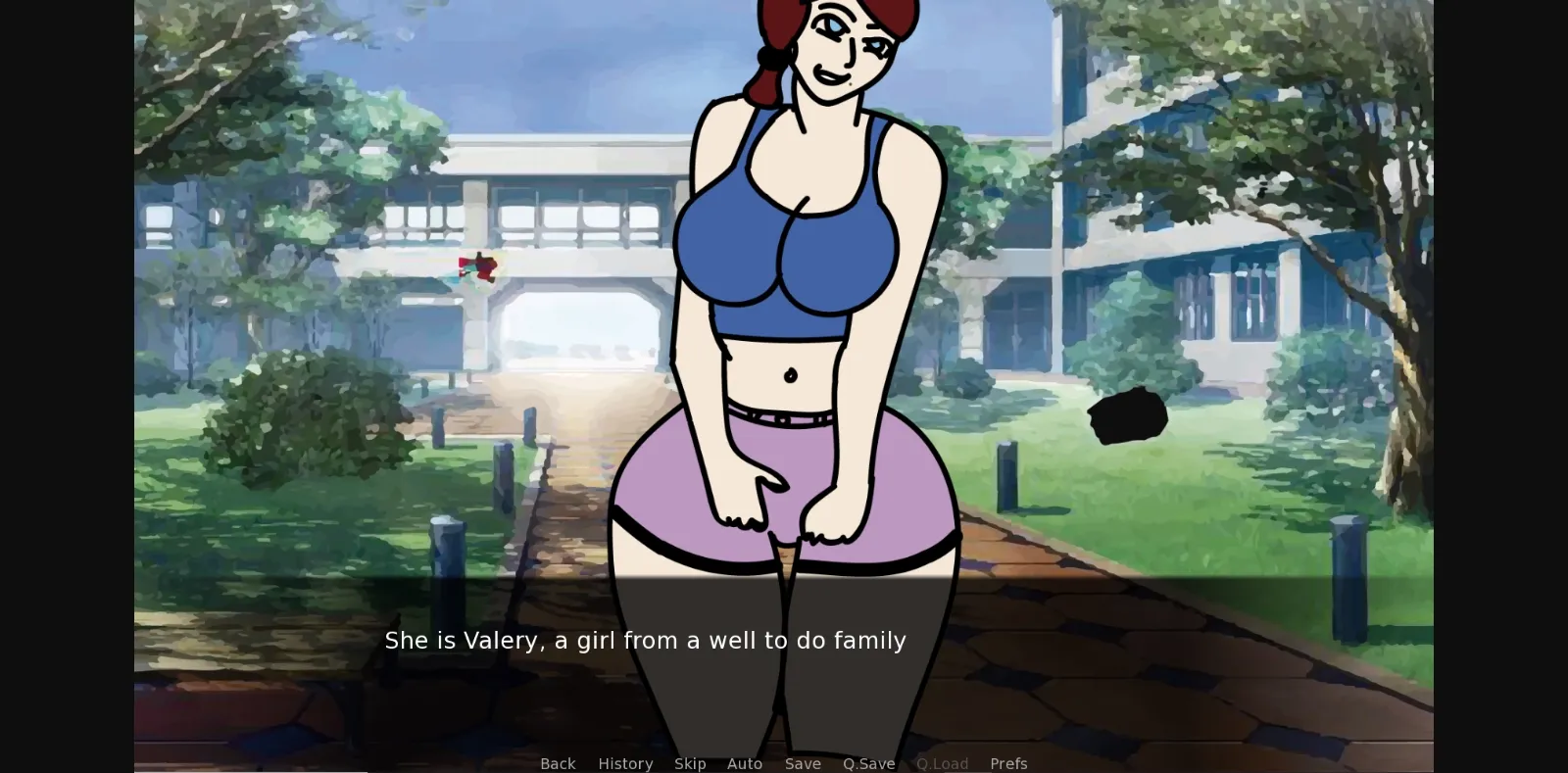Enable Skip mode to fast-forward dialogue

tap(690, 763)
